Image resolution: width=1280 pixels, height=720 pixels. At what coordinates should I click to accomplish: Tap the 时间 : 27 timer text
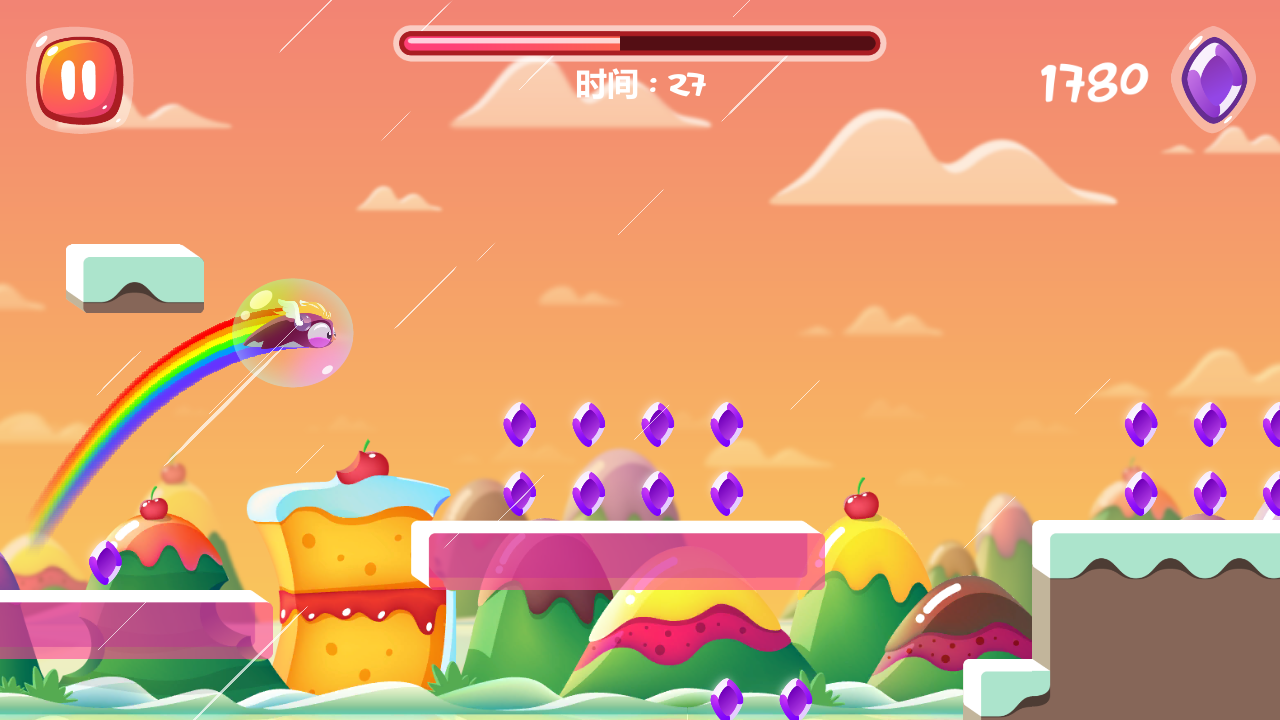(640, 83)
